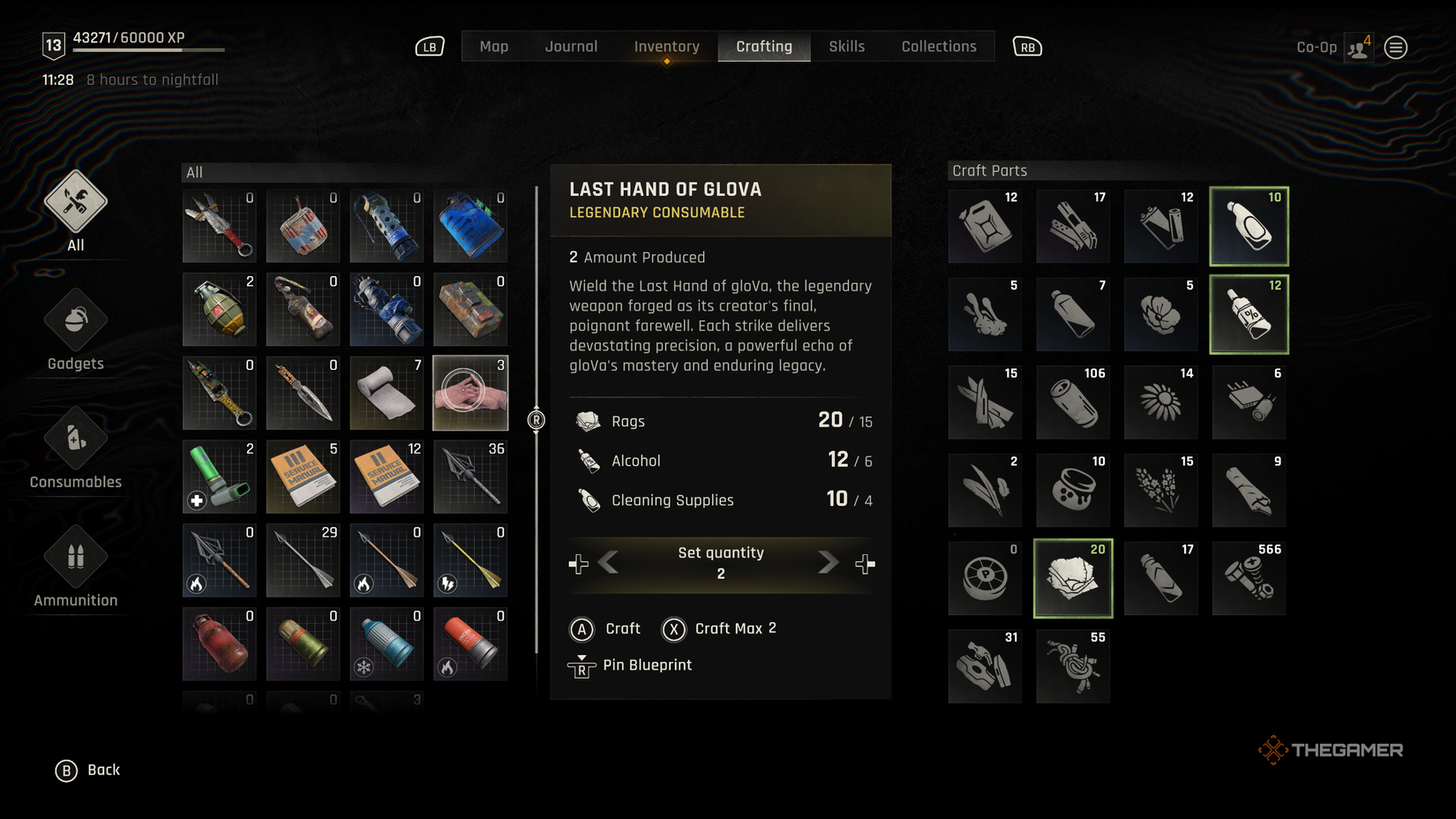The image size is (1456, 819).
Task: Switch to the Inventory tab
Action: 665,46
